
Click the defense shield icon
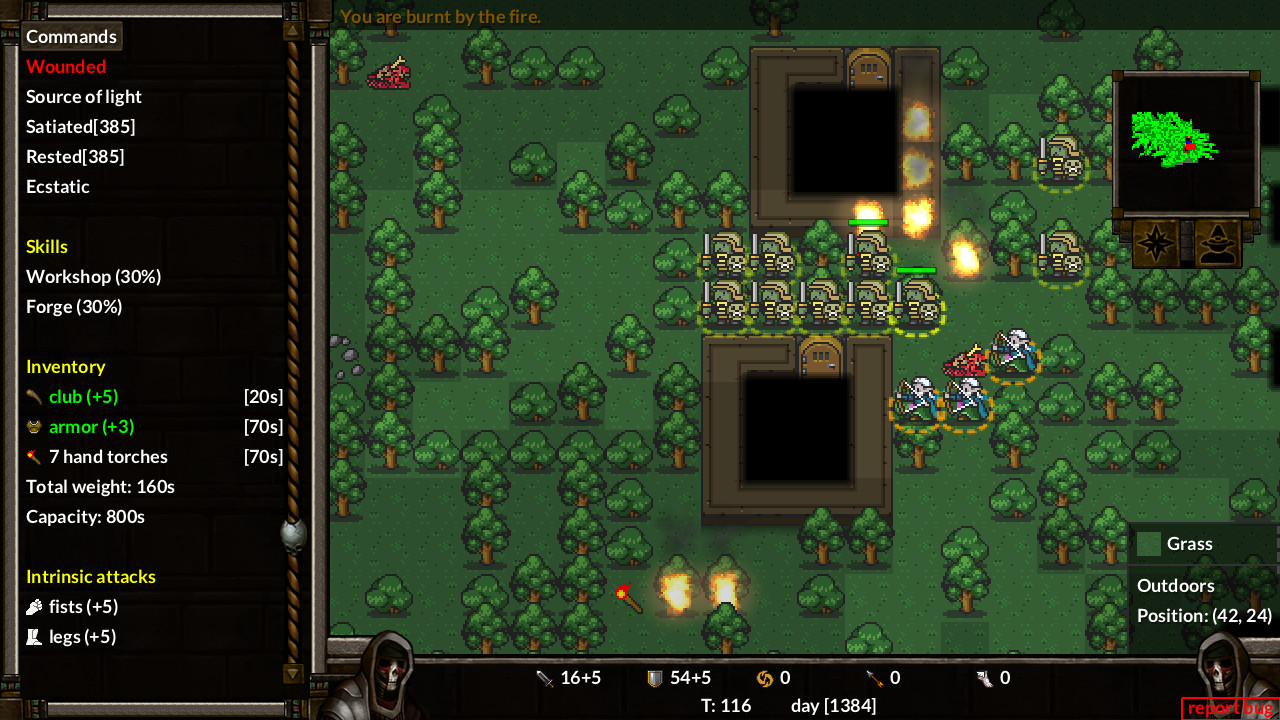tap(656, 677)
